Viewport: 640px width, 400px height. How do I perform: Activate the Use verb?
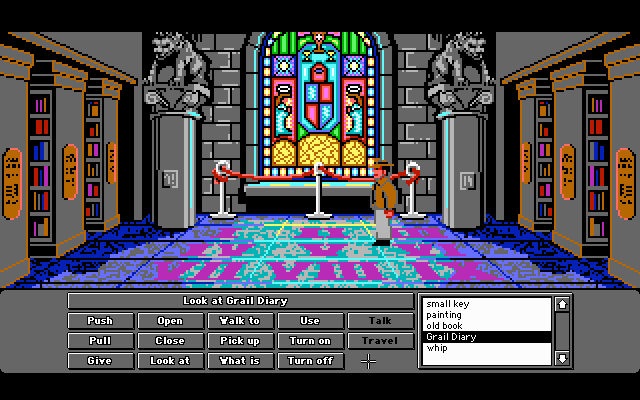310,321
